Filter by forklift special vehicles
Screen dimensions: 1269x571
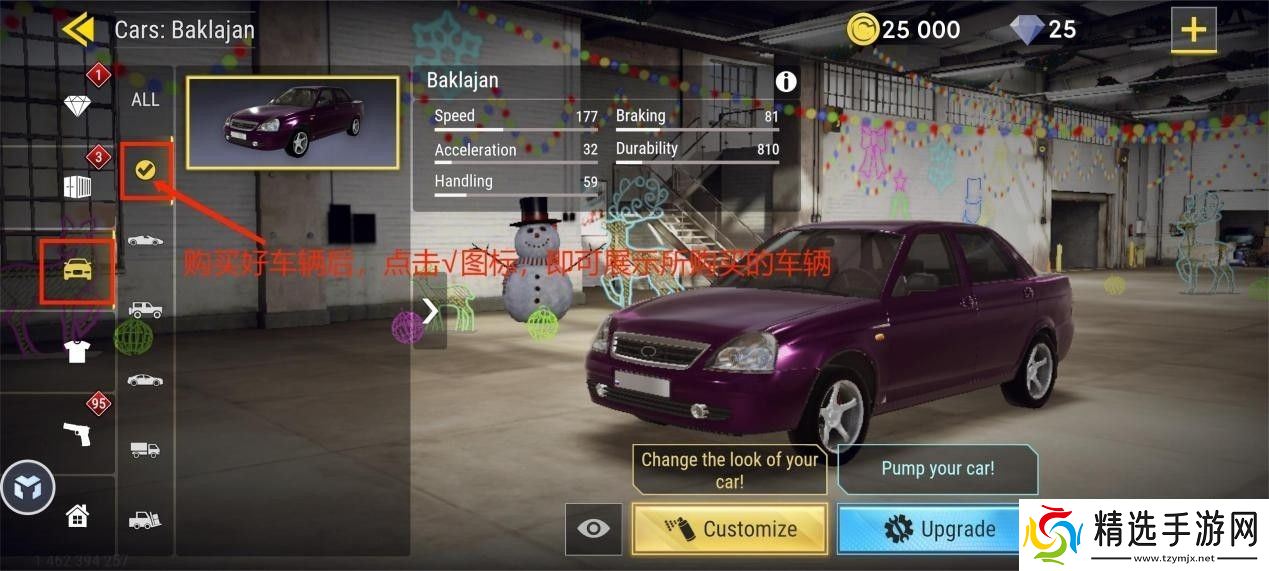145,519
